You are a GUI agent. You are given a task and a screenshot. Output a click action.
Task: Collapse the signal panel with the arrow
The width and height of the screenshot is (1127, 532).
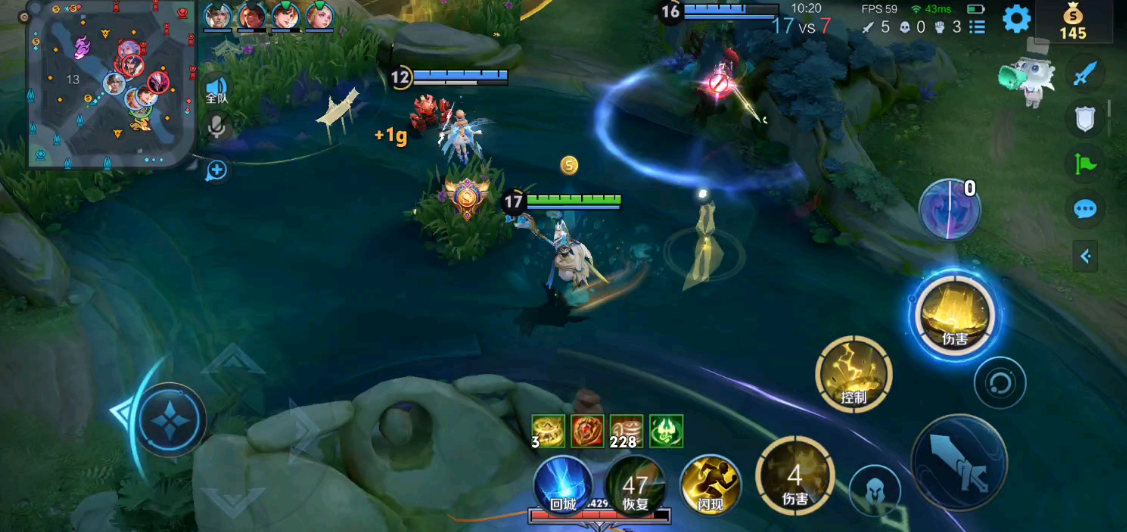[x=1085, y=256]
